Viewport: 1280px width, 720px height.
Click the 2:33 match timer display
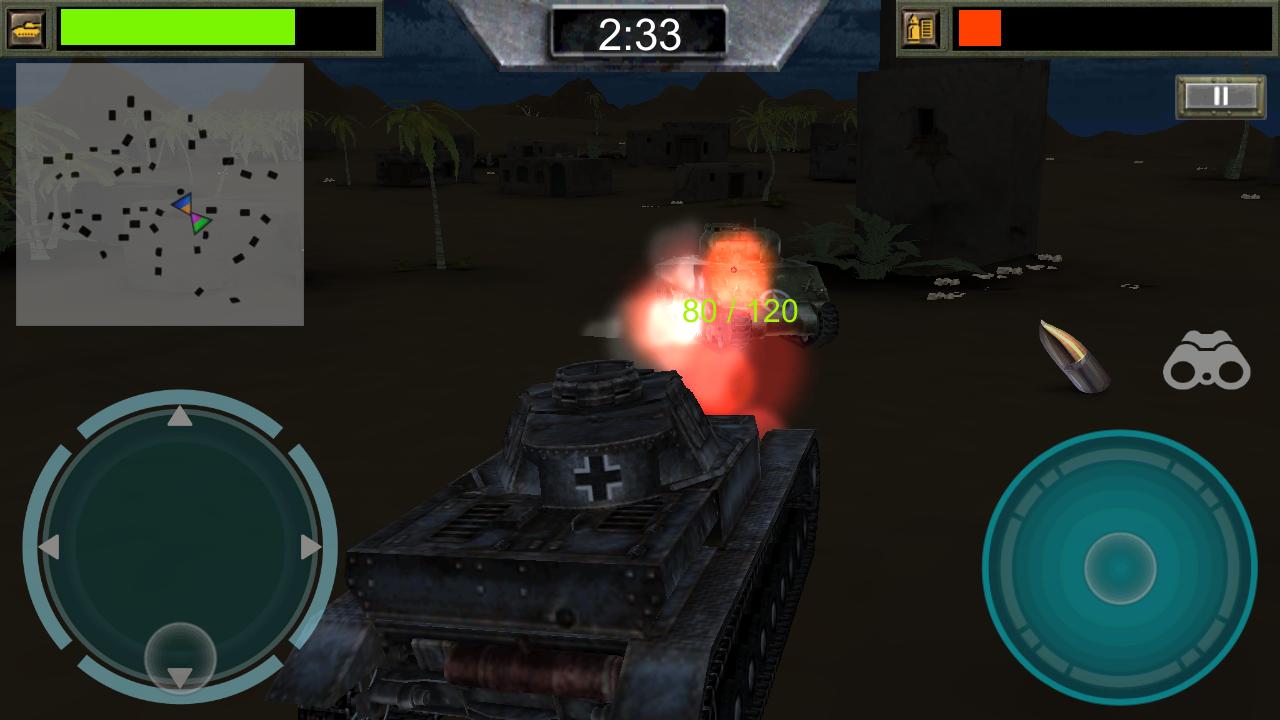coord(639,32)
